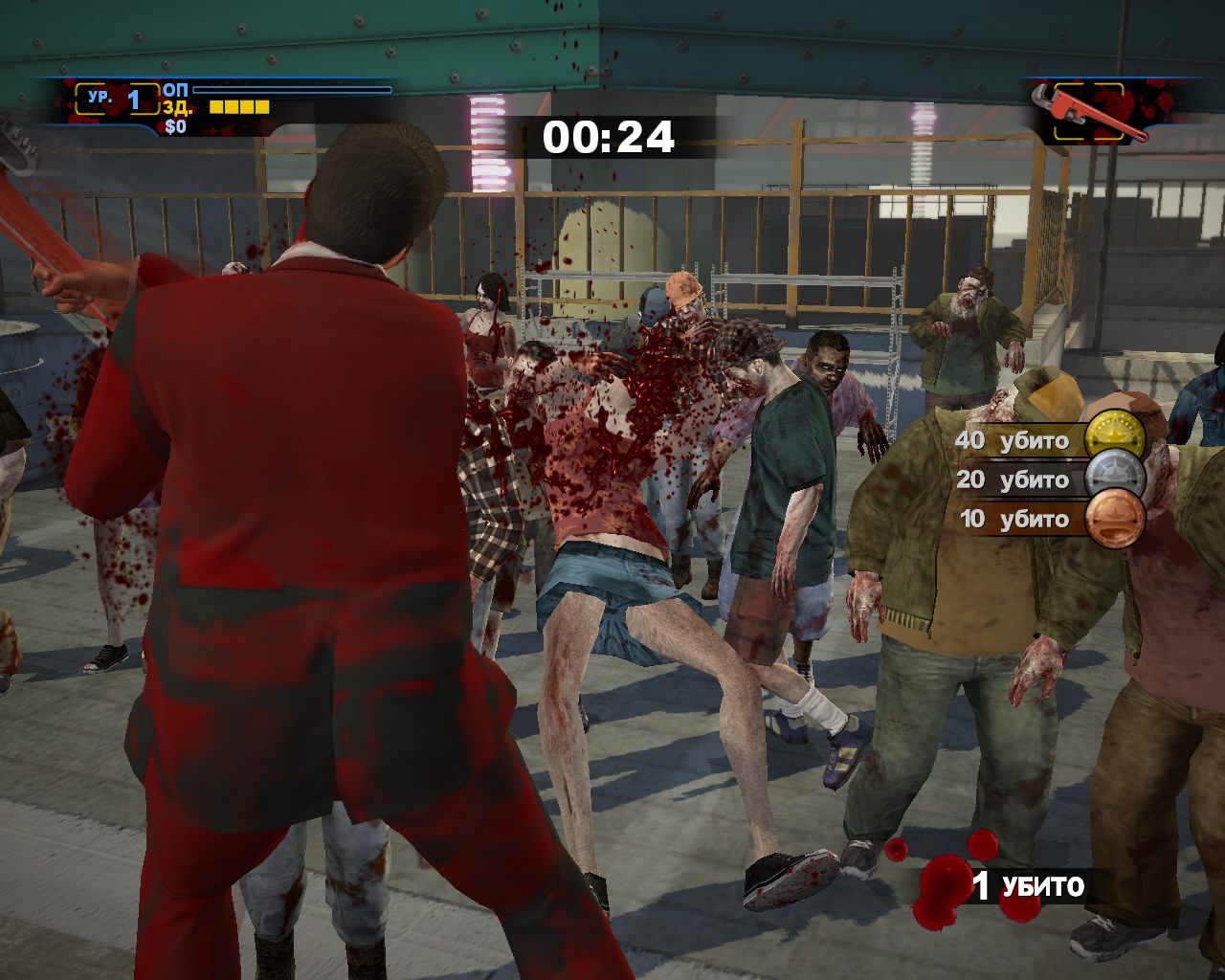Click the gold 40 kills medal
Screen dimensions: 1225x980
point(1115,440)
